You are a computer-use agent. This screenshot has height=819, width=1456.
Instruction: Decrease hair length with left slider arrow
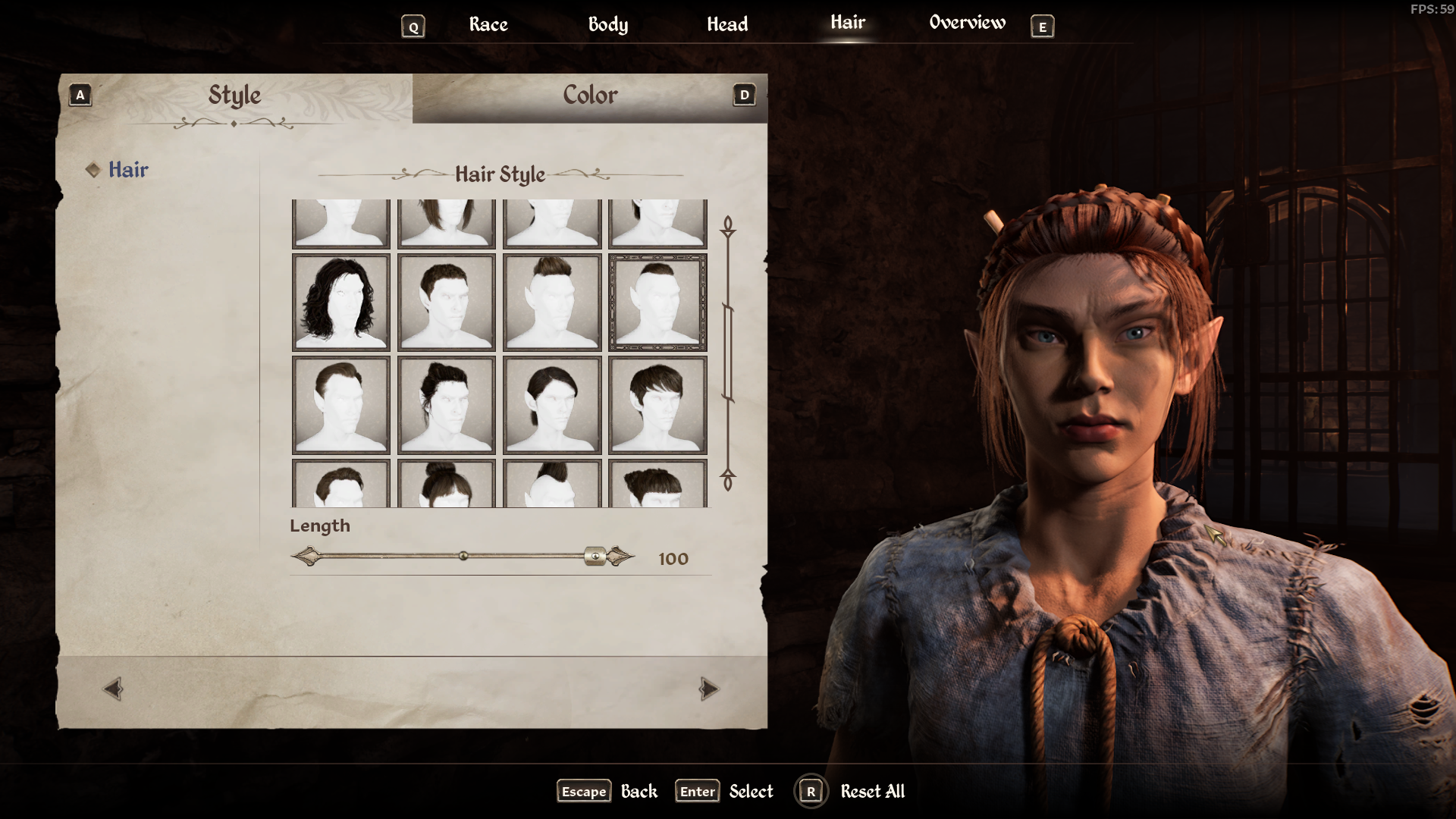(x=306, y=557)
